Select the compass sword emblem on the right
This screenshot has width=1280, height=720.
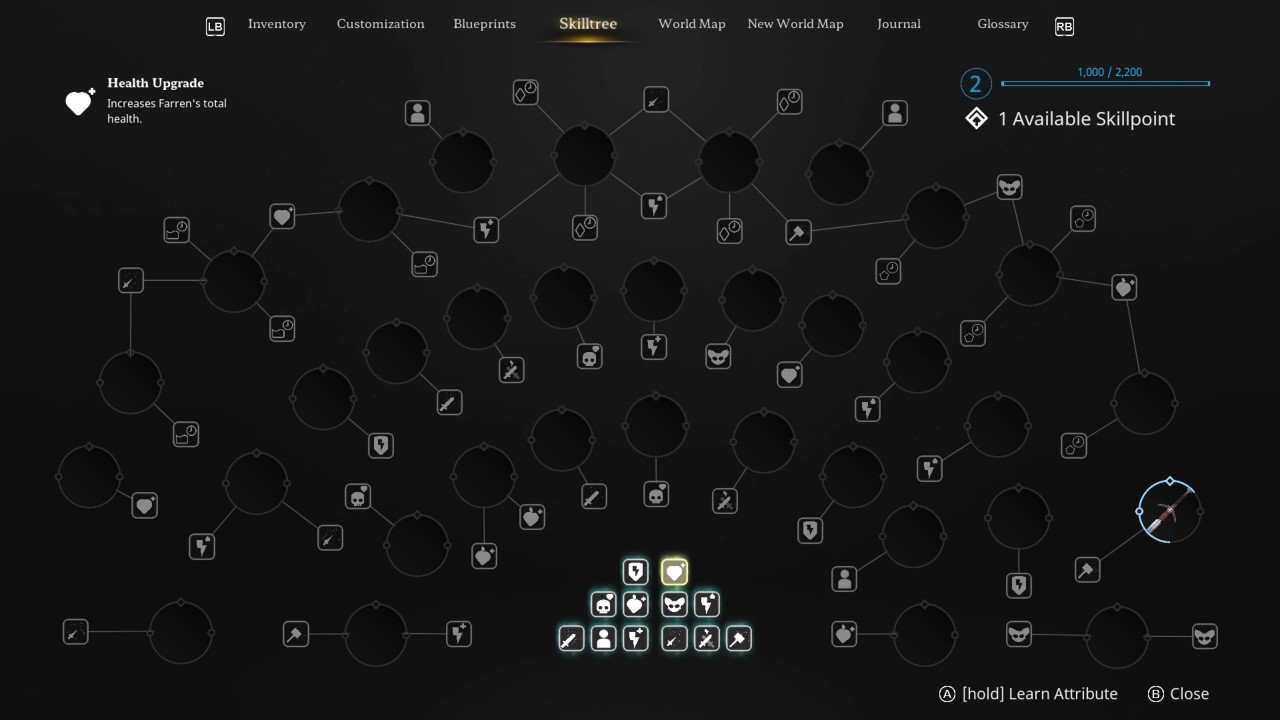(x=1168, y=510)
